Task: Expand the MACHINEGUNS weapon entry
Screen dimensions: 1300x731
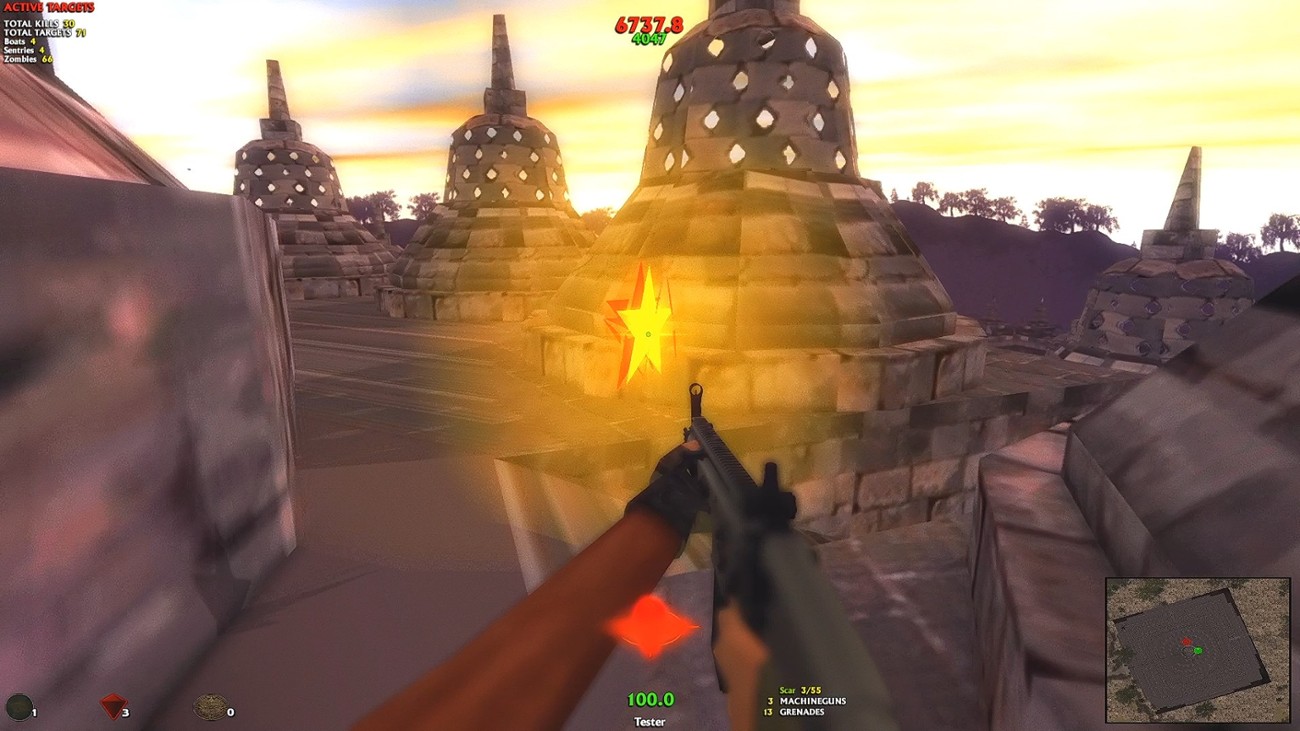Action: pos(815,701)
